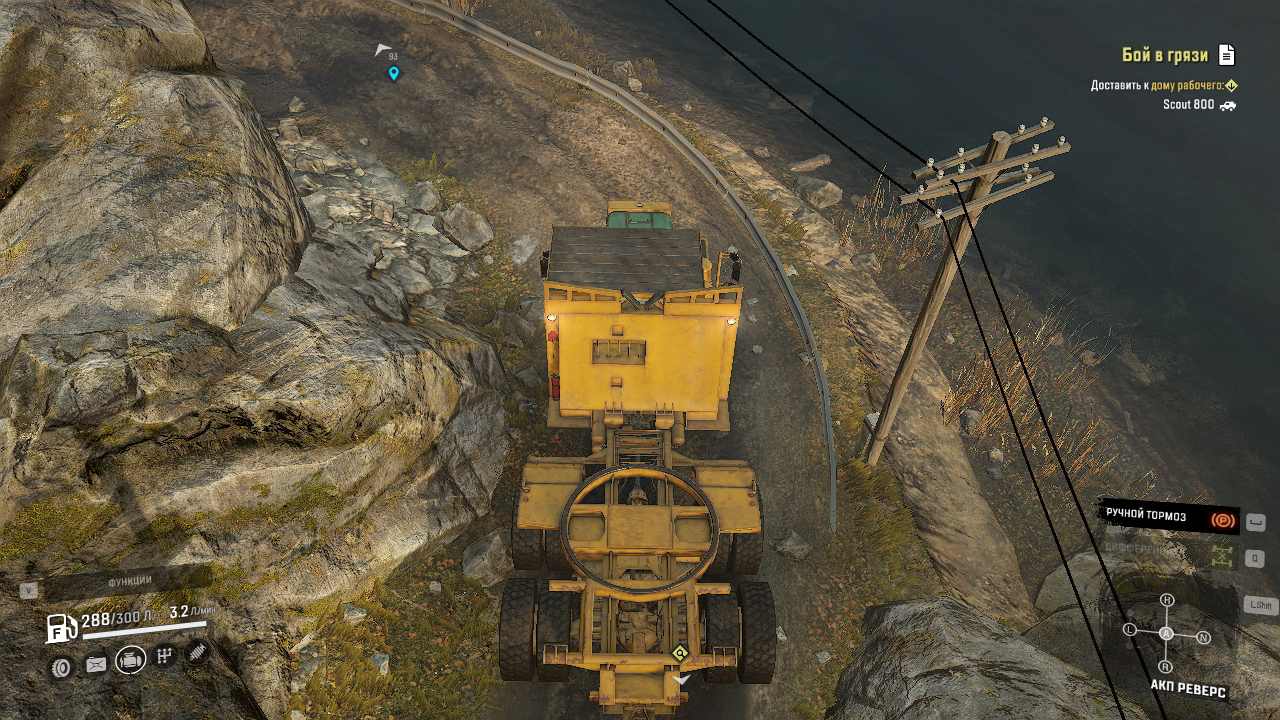Shift into L low gear on gearbox
Image resolution: width=1280 pixels, height=720 pixels.
coord(1130,630)
